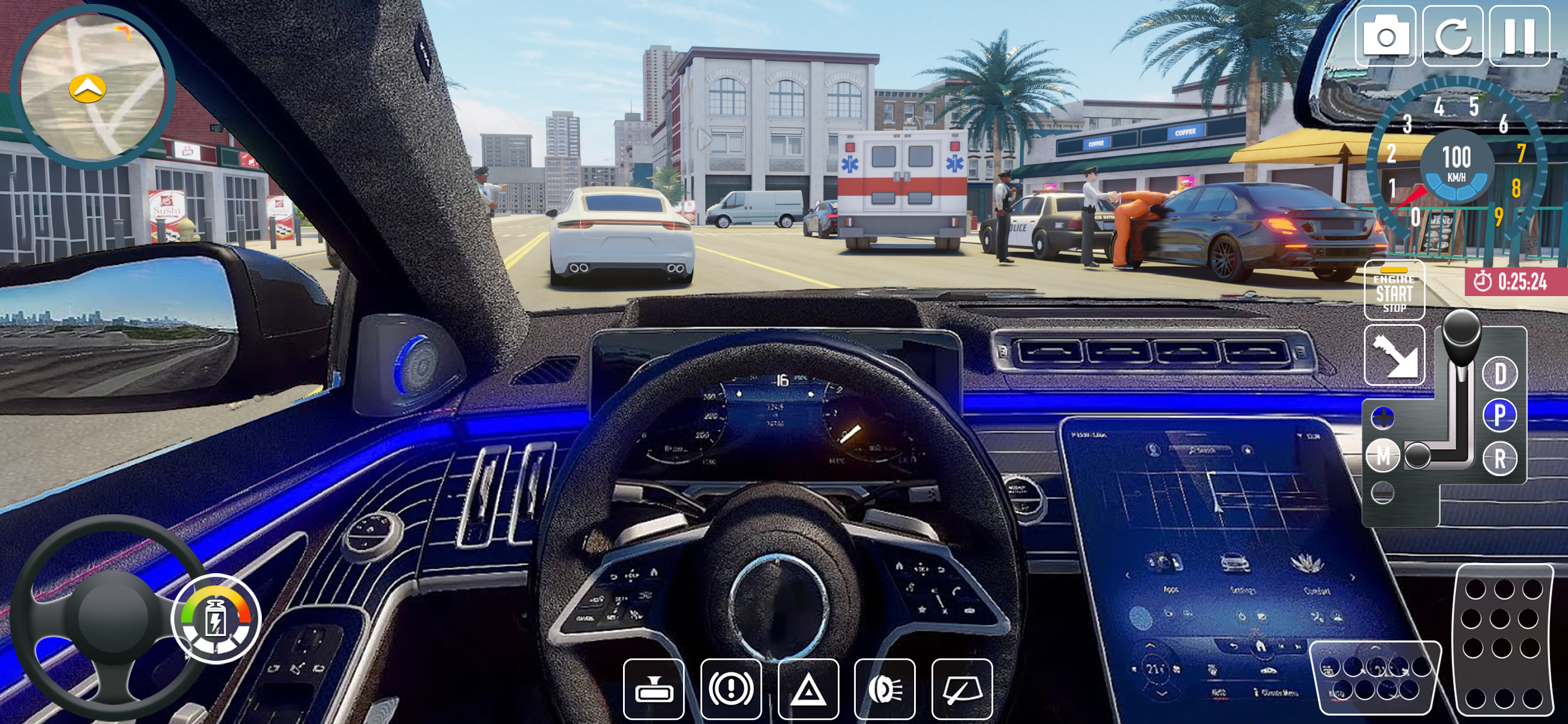Activate the windshield wiper button
Screen dimensions: 1568x724
coord(962,690)
